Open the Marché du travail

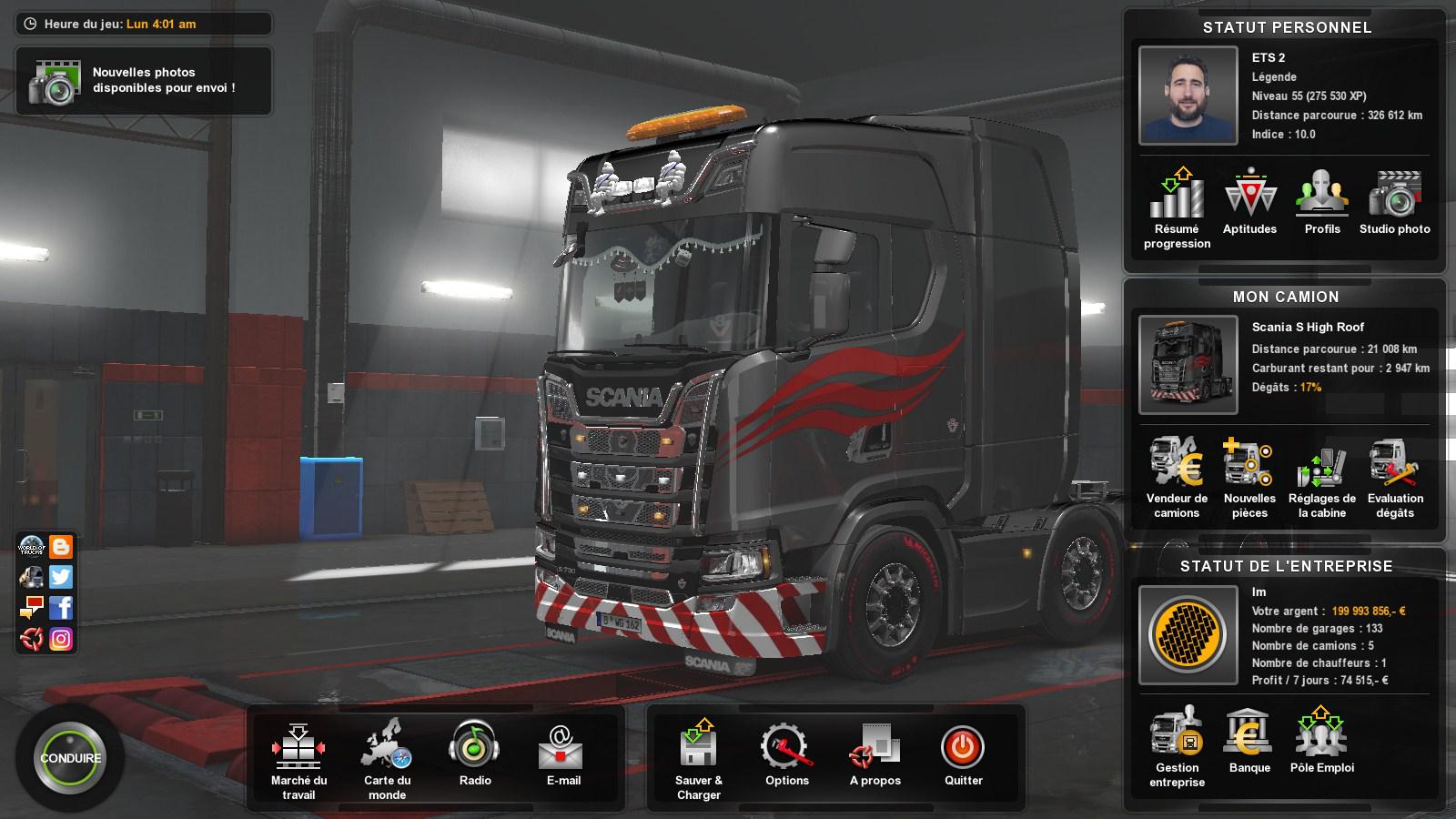298,746
